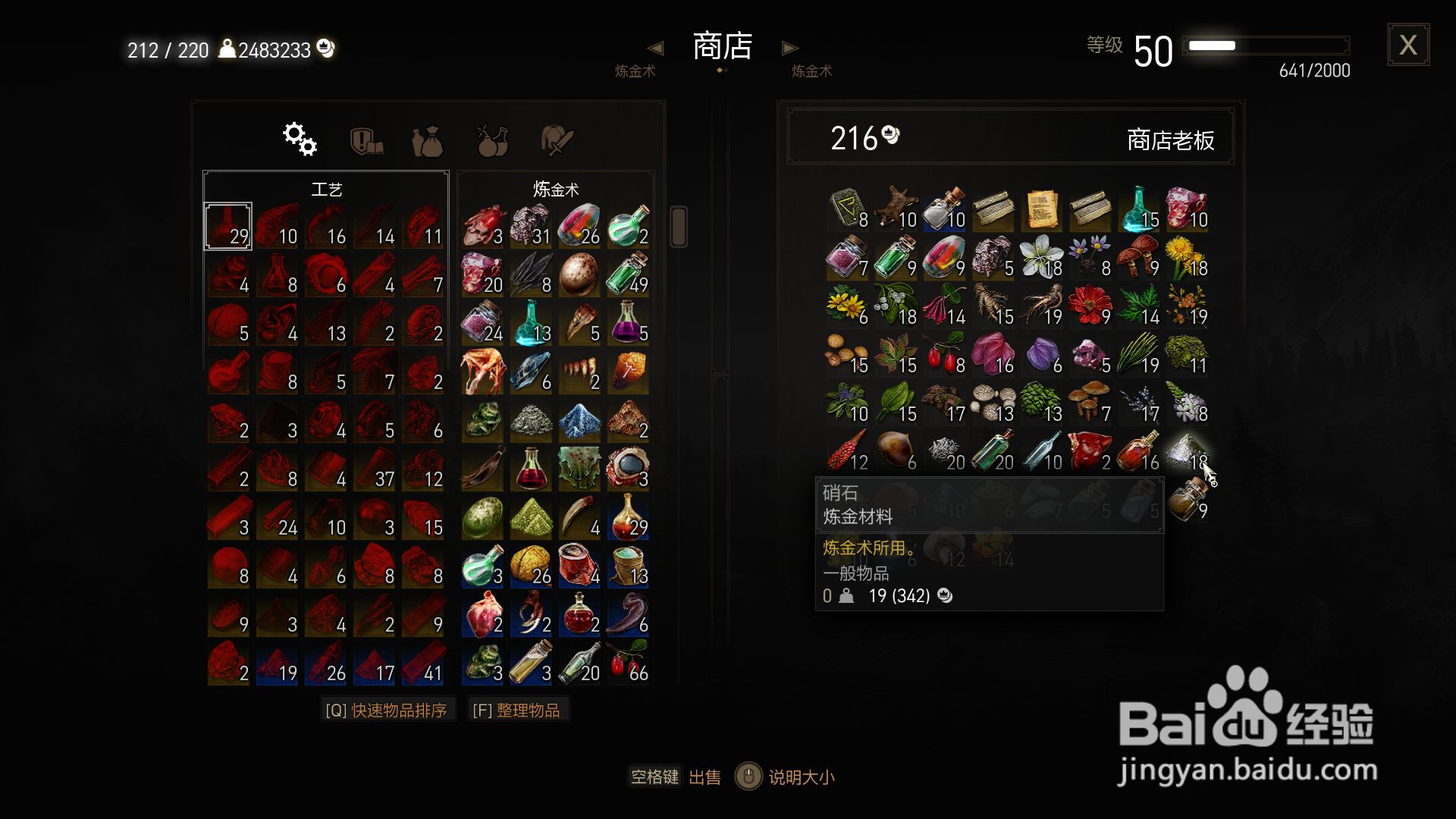
Task: Click the money pouch icon near 2483233
Action: click(325, 48)
